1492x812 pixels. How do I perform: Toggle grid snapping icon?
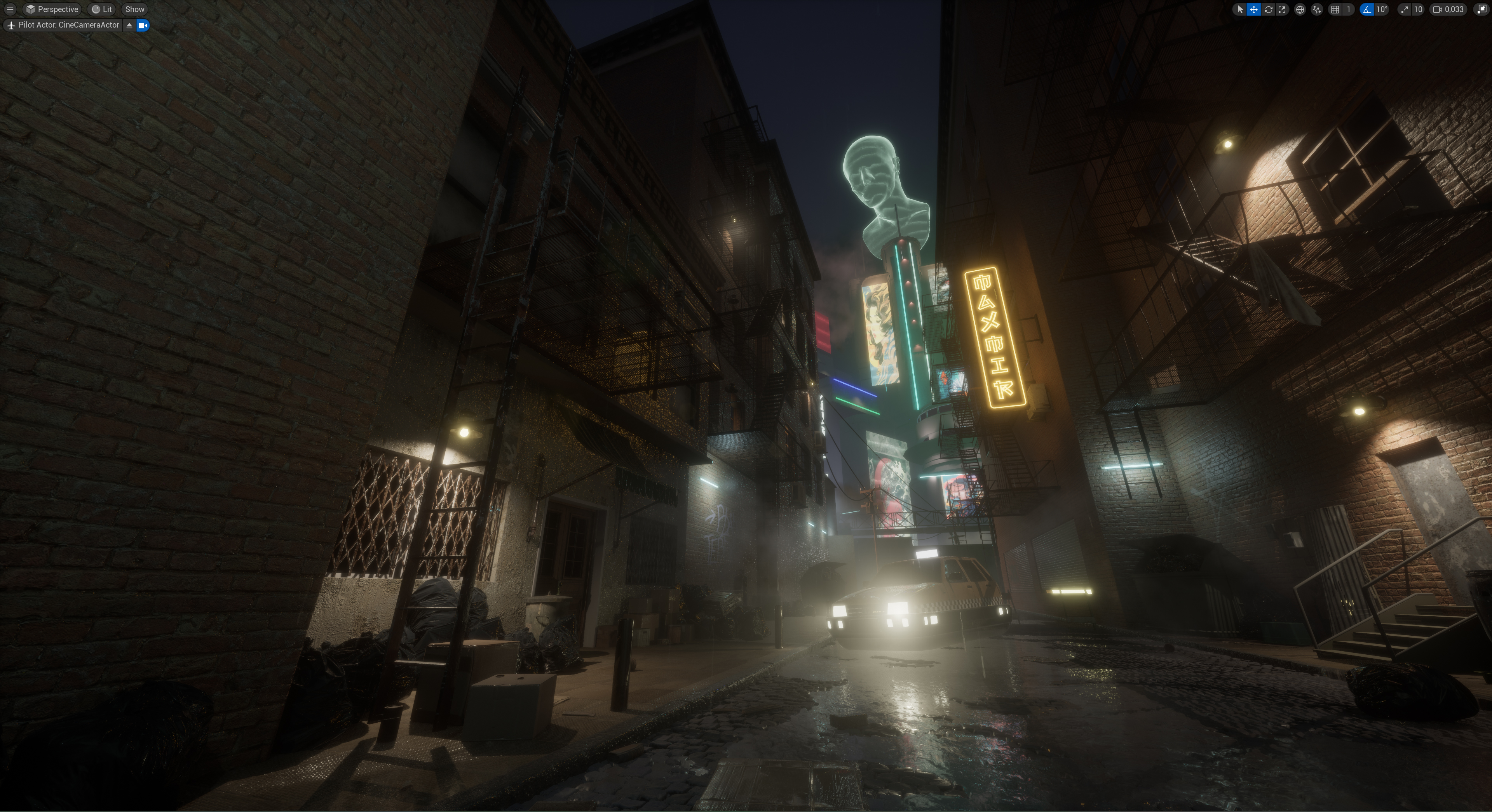(x=1335, y=9)
